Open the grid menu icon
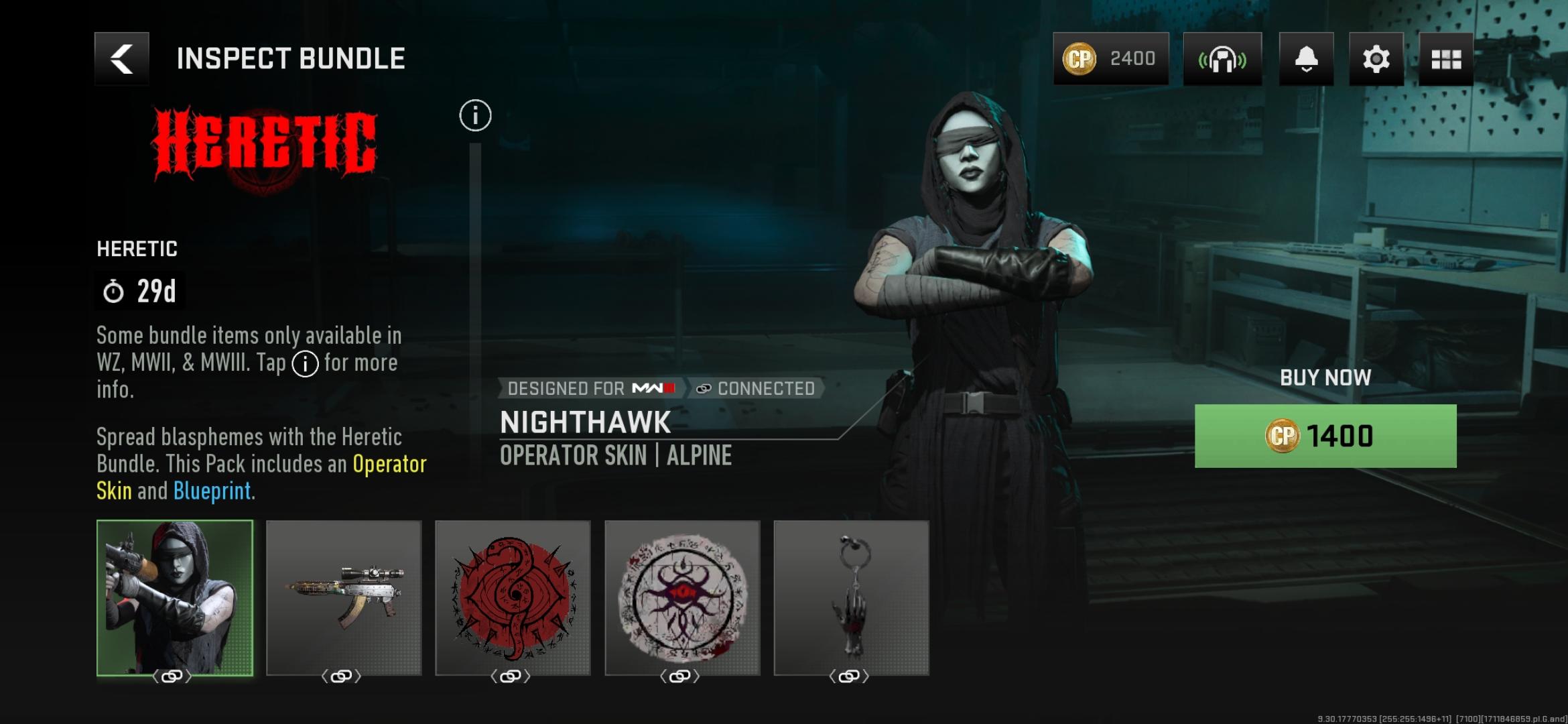This screenshot has width=1568, height=724. coord(1446,59)
